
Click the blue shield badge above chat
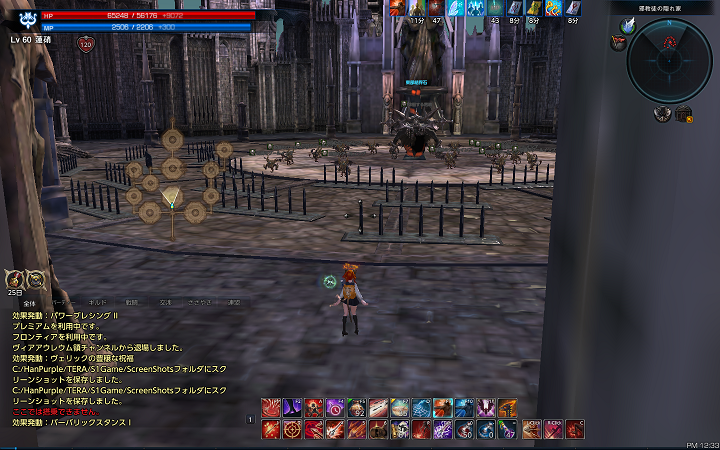(35, 280)
